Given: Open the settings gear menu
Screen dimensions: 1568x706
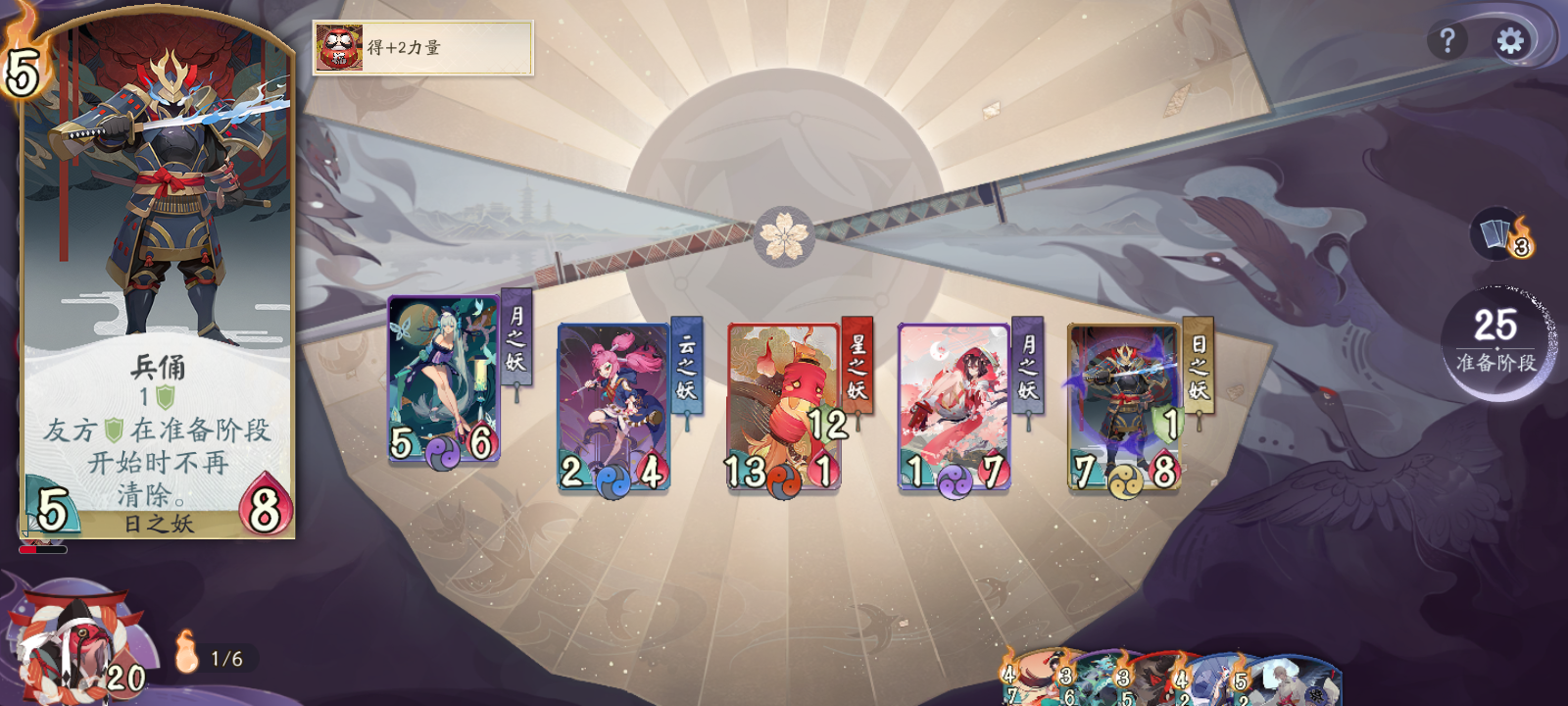Looking at the screenshot, I should click(1510, 41).
